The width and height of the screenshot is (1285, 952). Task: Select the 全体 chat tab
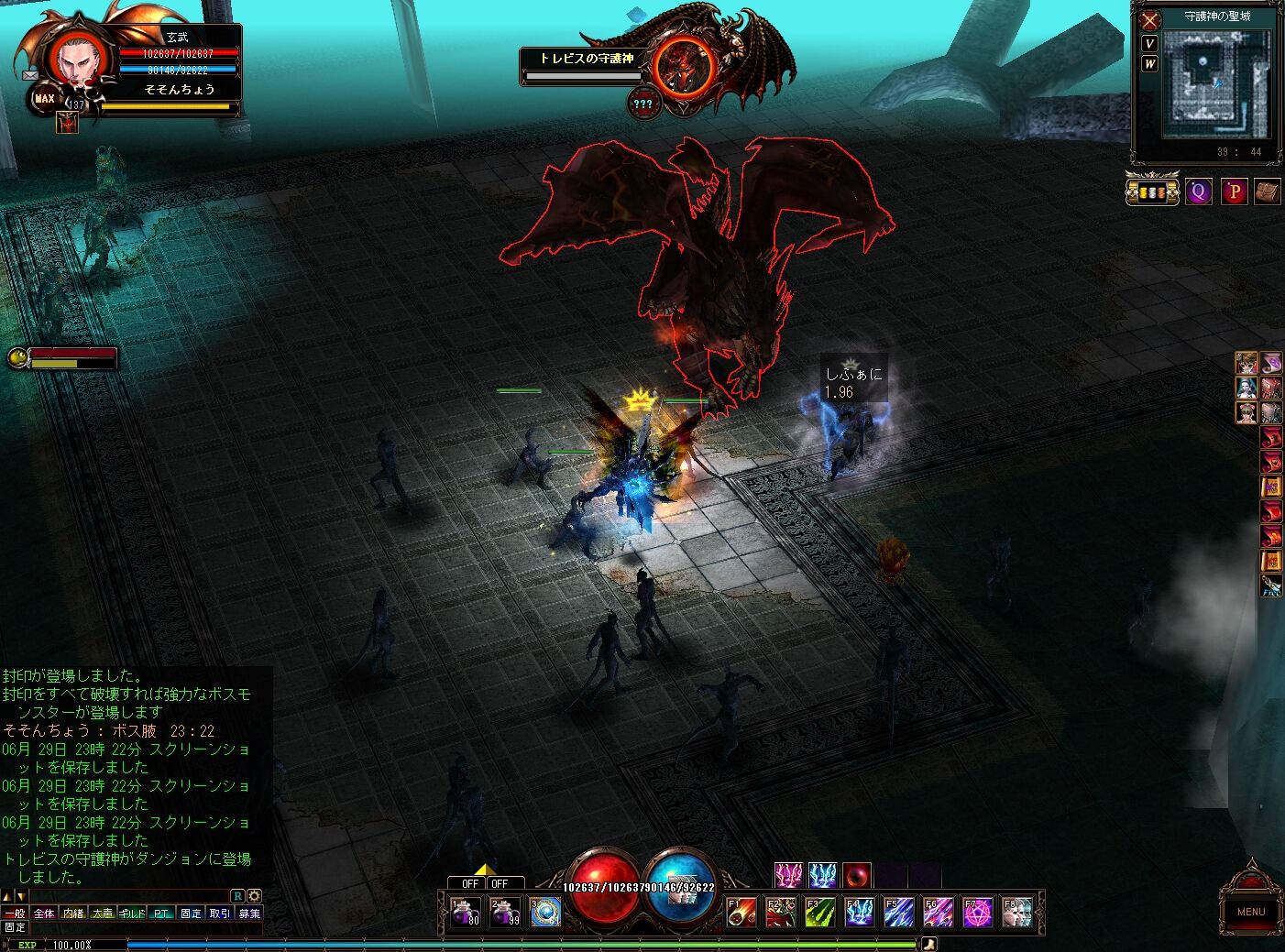(x=44, y=914)
